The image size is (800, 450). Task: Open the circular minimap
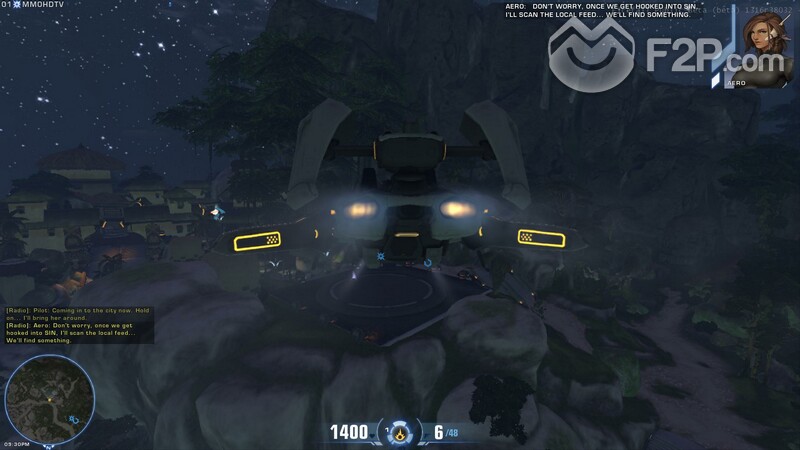(x=50, y=398)
